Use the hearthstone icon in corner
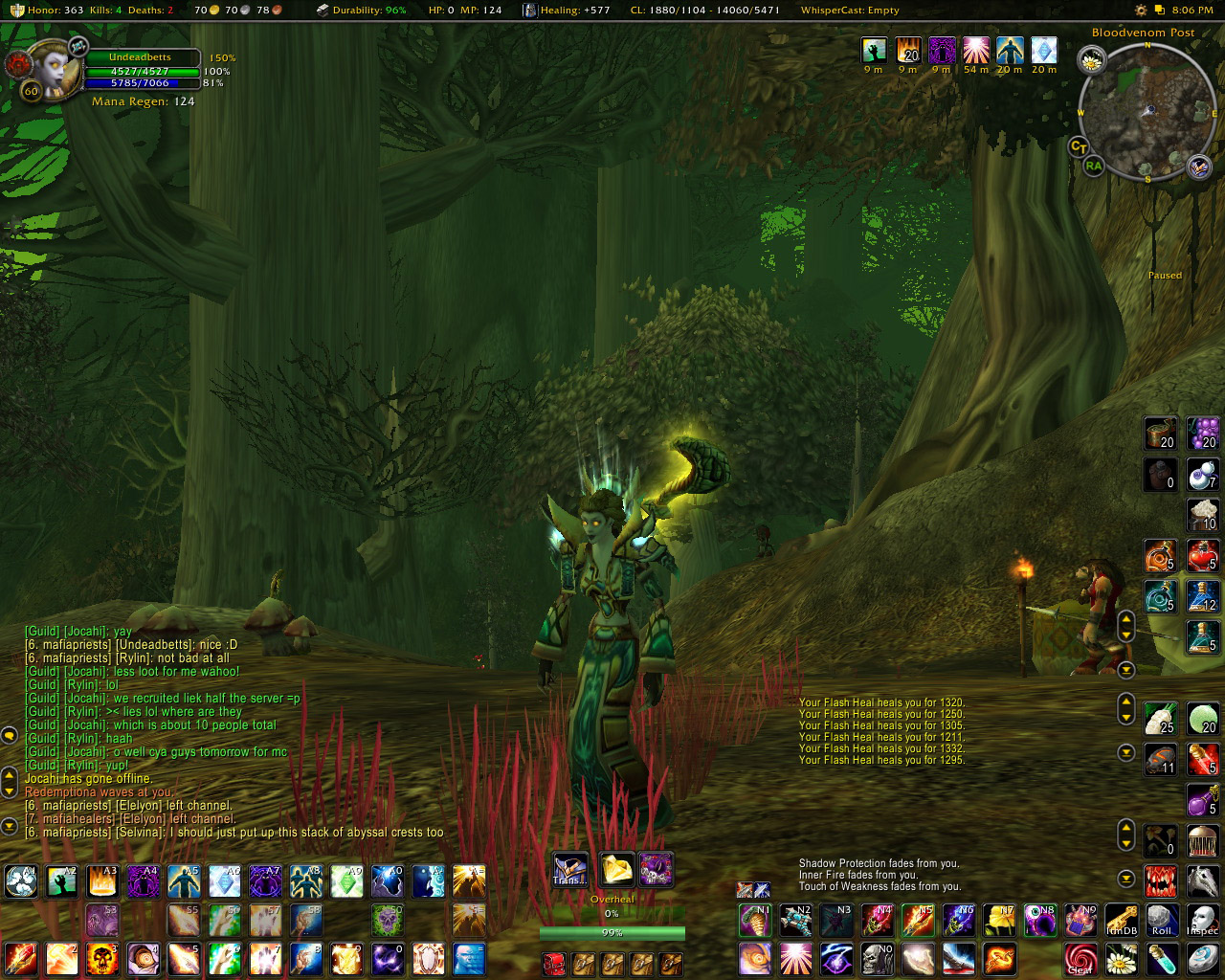The image size is (1225, 980). coord(1203,958)
